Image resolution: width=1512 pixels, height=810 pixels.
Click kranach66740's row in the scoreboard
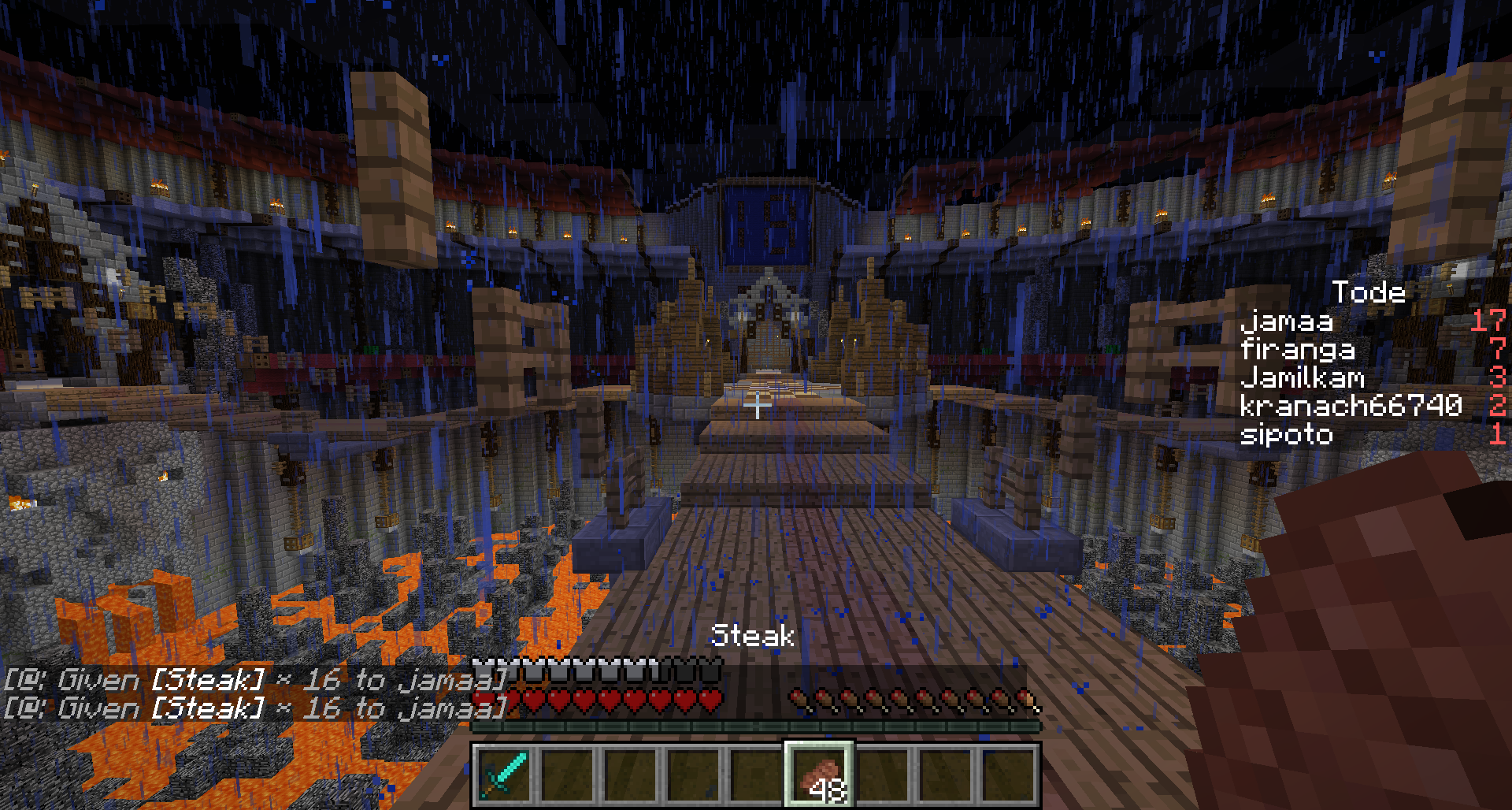1351,406
